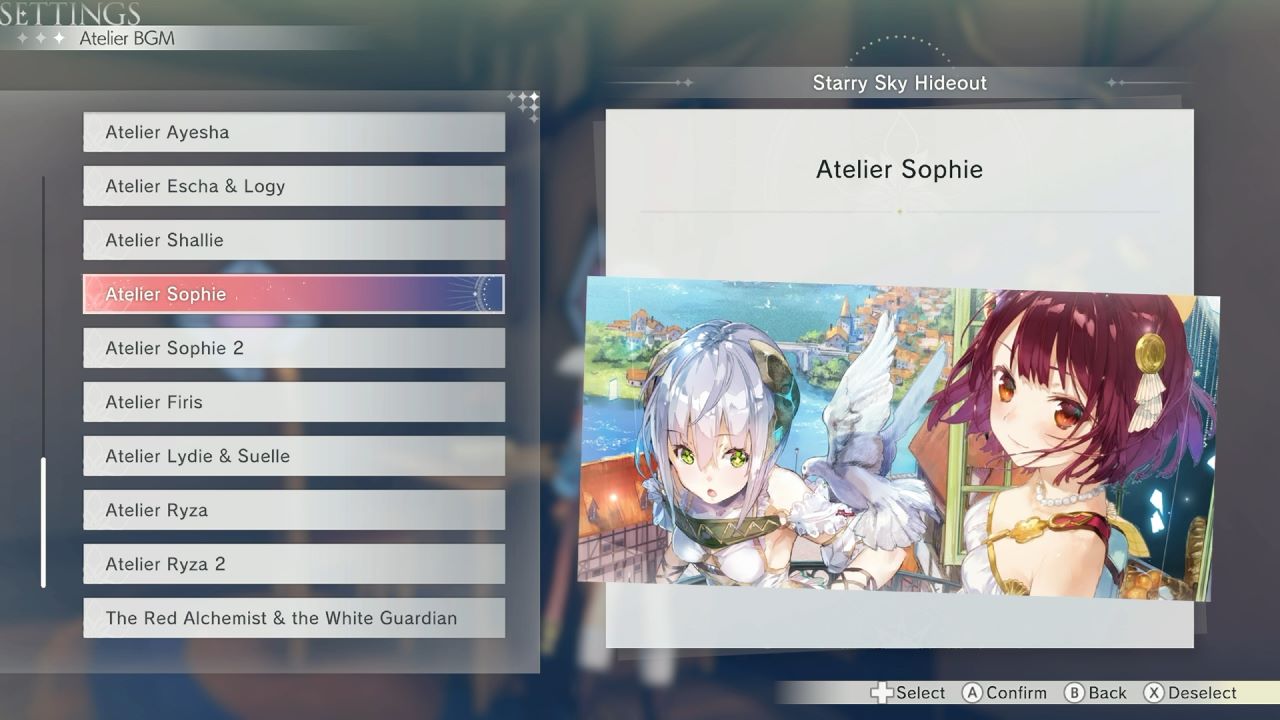Pick The Red Alchemist & the White Guardian
1280x720 pixels.
tap(293, 618)
